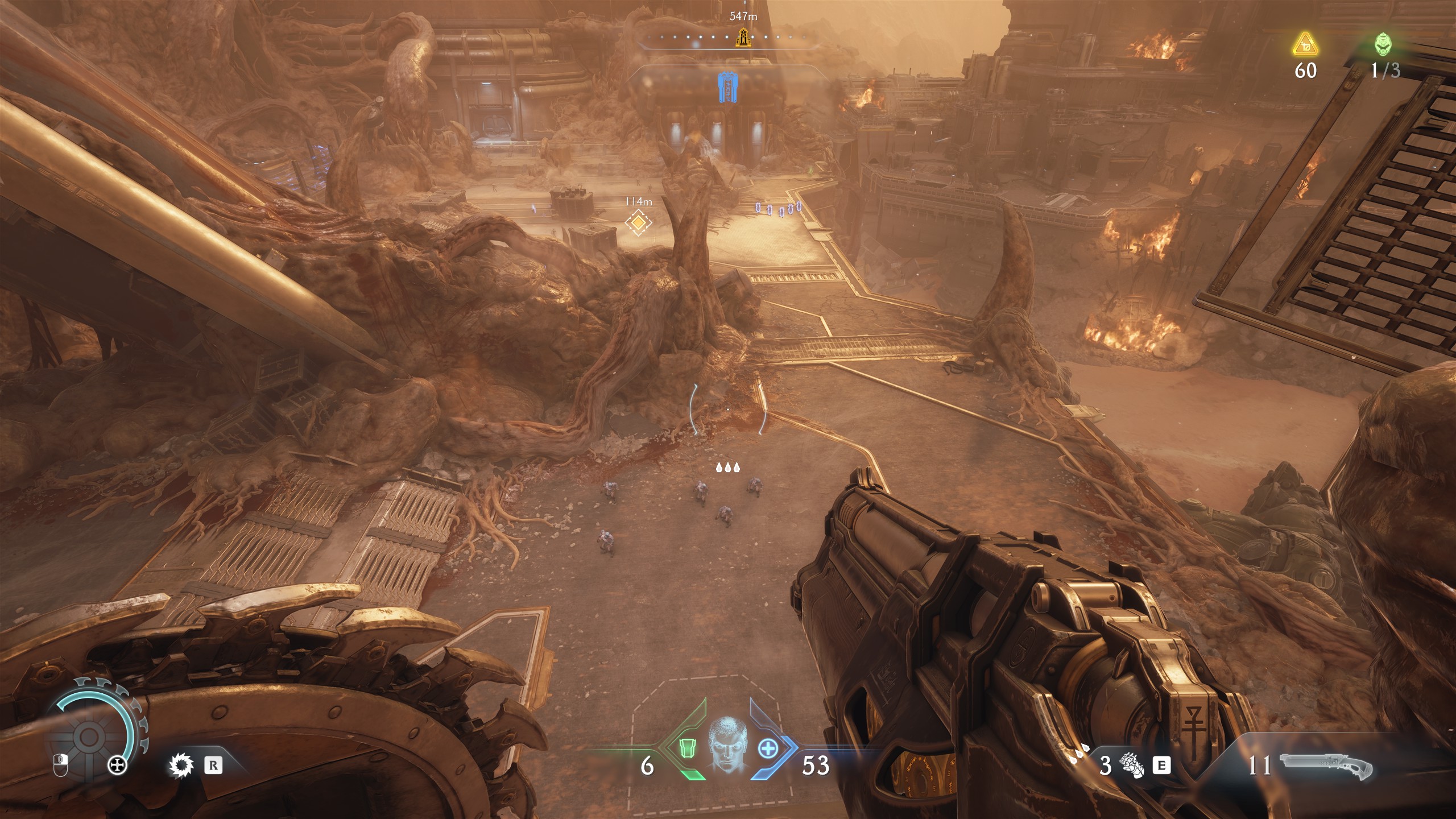Click the blue health cross icon
The width and height of the screenshot is (1456, 819).
767,748
